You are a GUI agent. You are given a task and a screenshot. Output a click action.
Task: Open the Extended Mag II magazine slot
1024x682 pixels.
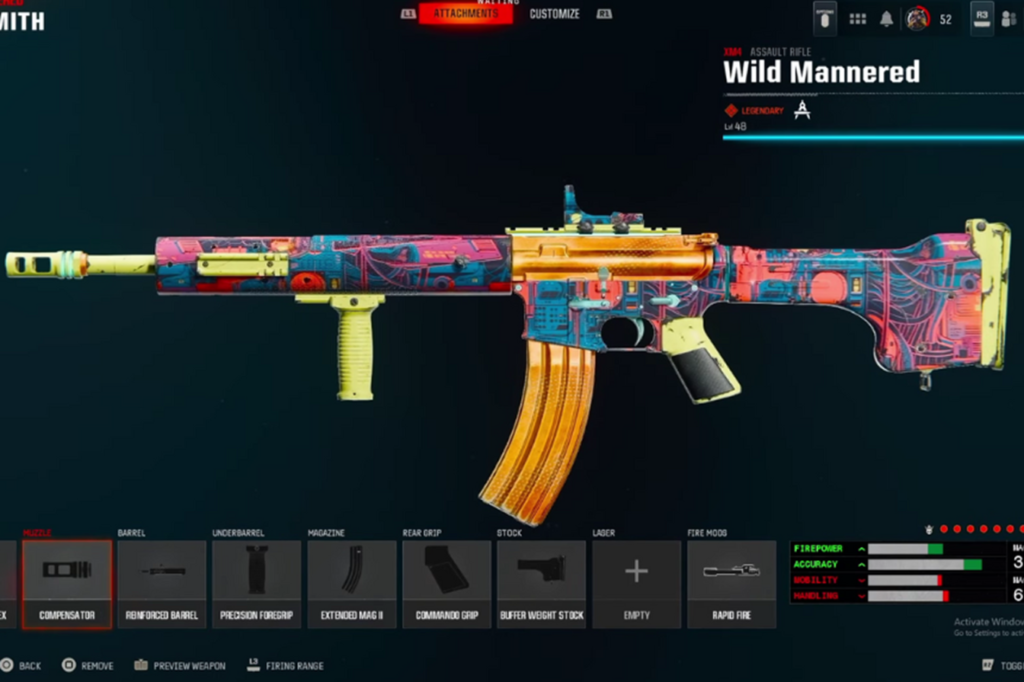352,584
